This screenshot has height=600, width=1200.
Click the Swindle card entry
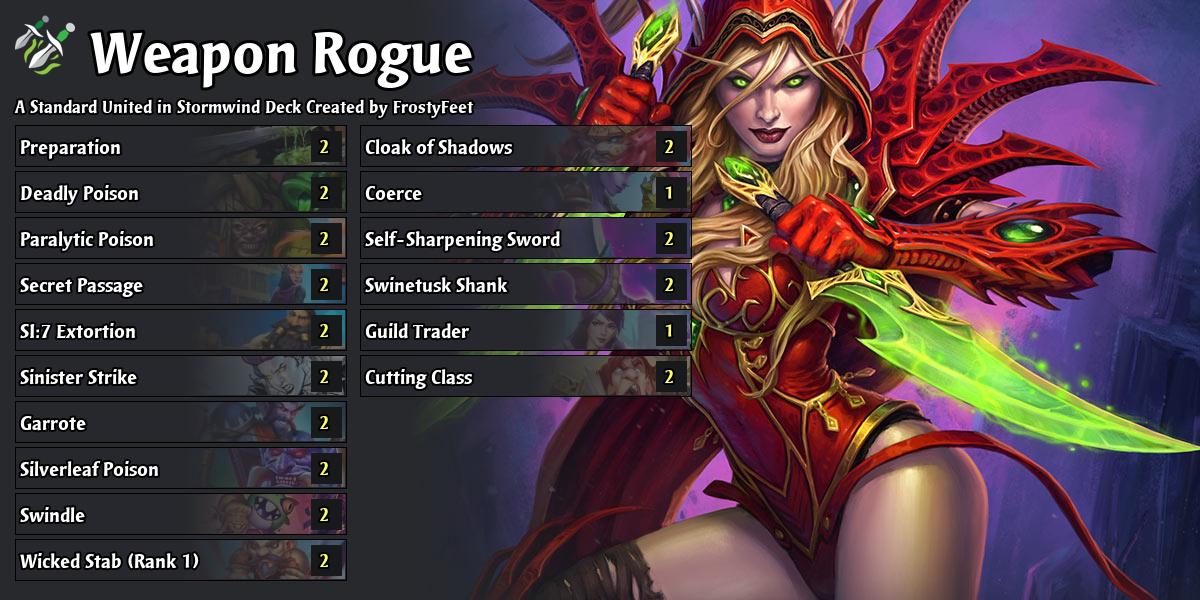pos(180,515)
